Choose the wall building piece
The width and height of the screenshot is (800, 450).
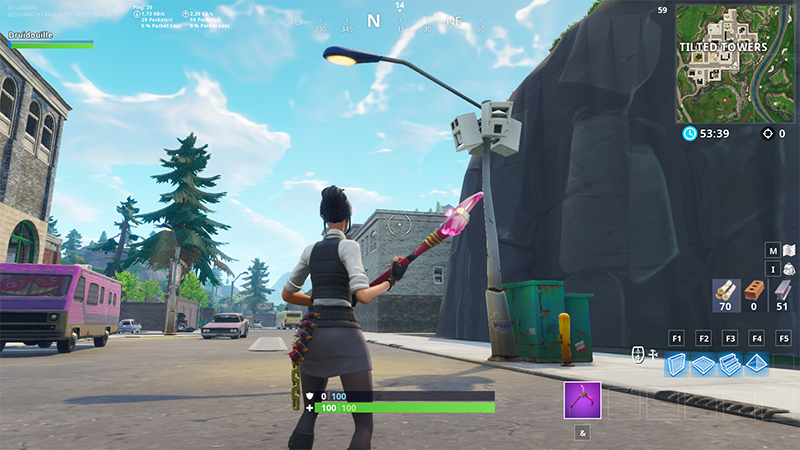click(x=677, y=364)
